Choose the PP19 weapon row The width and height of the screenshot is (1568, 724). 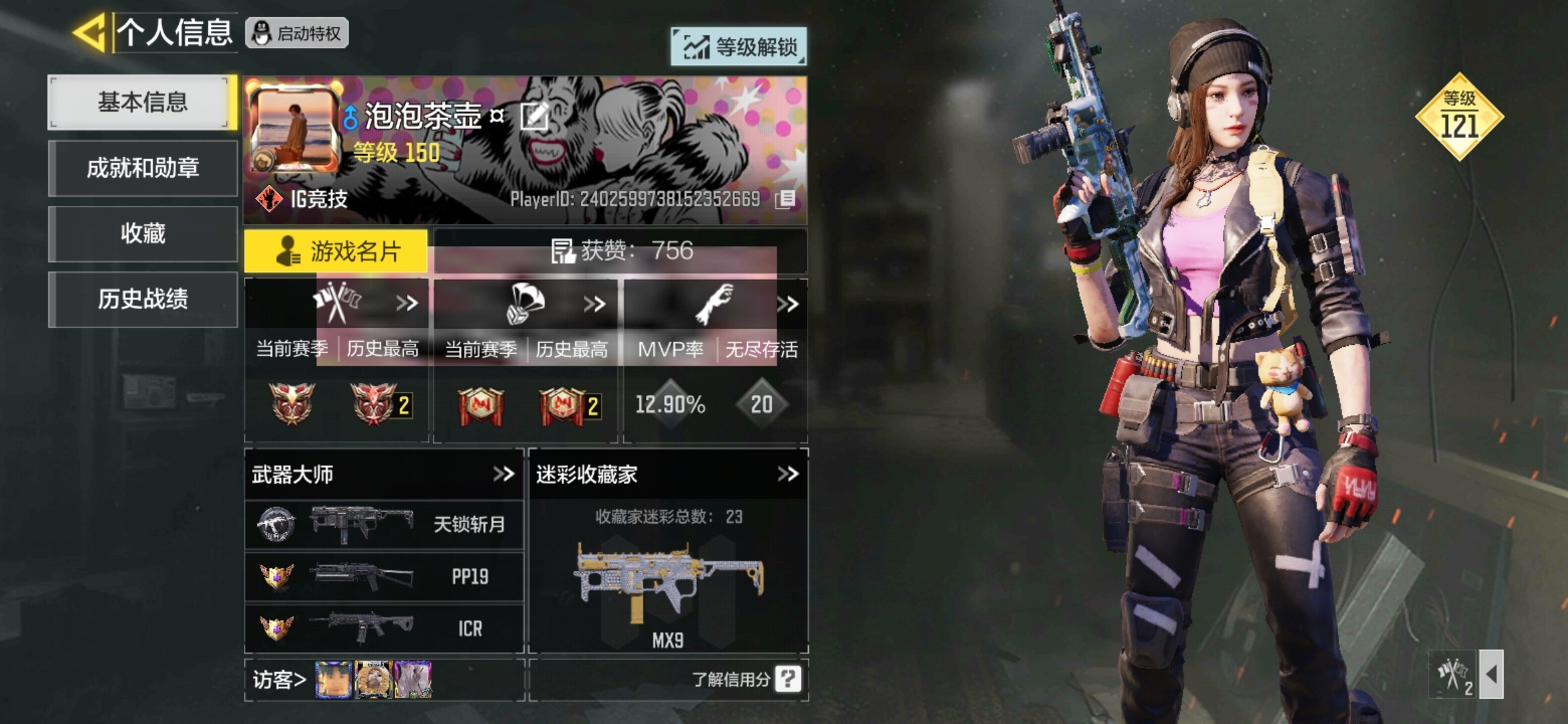tap(384, 577)
